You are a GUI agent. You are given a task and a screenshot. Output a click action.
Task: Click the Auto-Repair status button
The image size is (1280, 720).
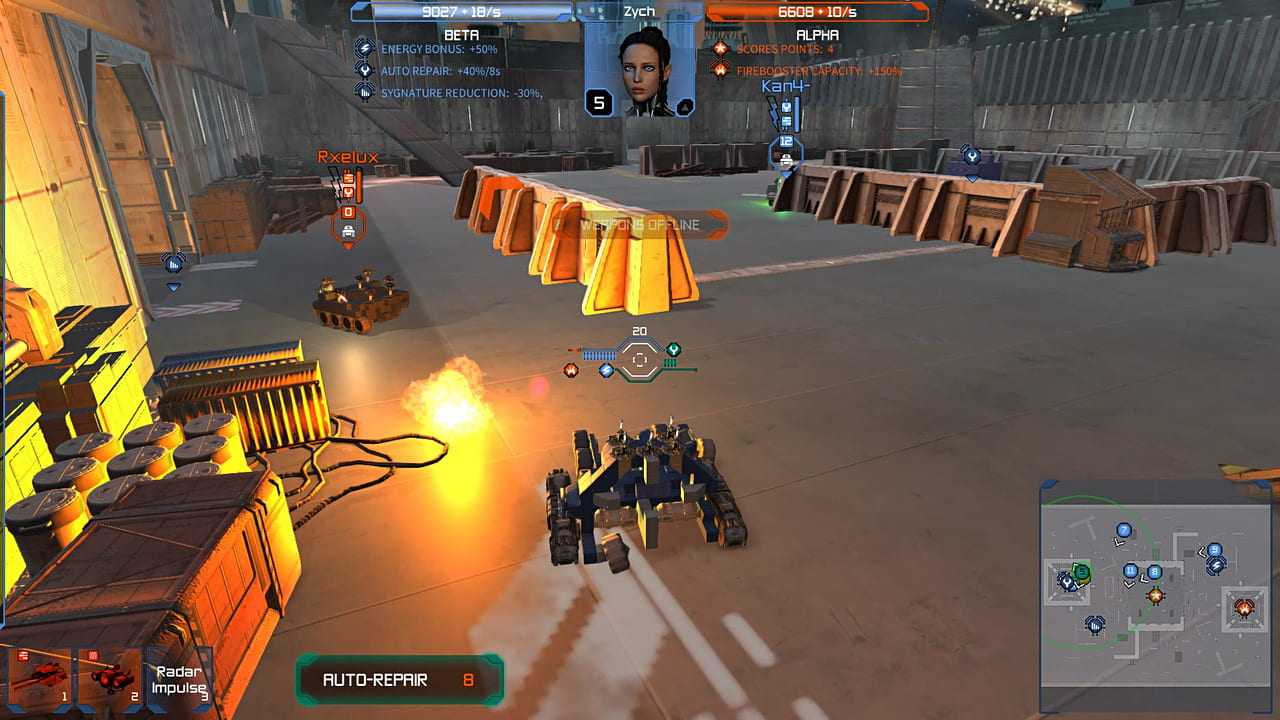click(x=399, y=680)
